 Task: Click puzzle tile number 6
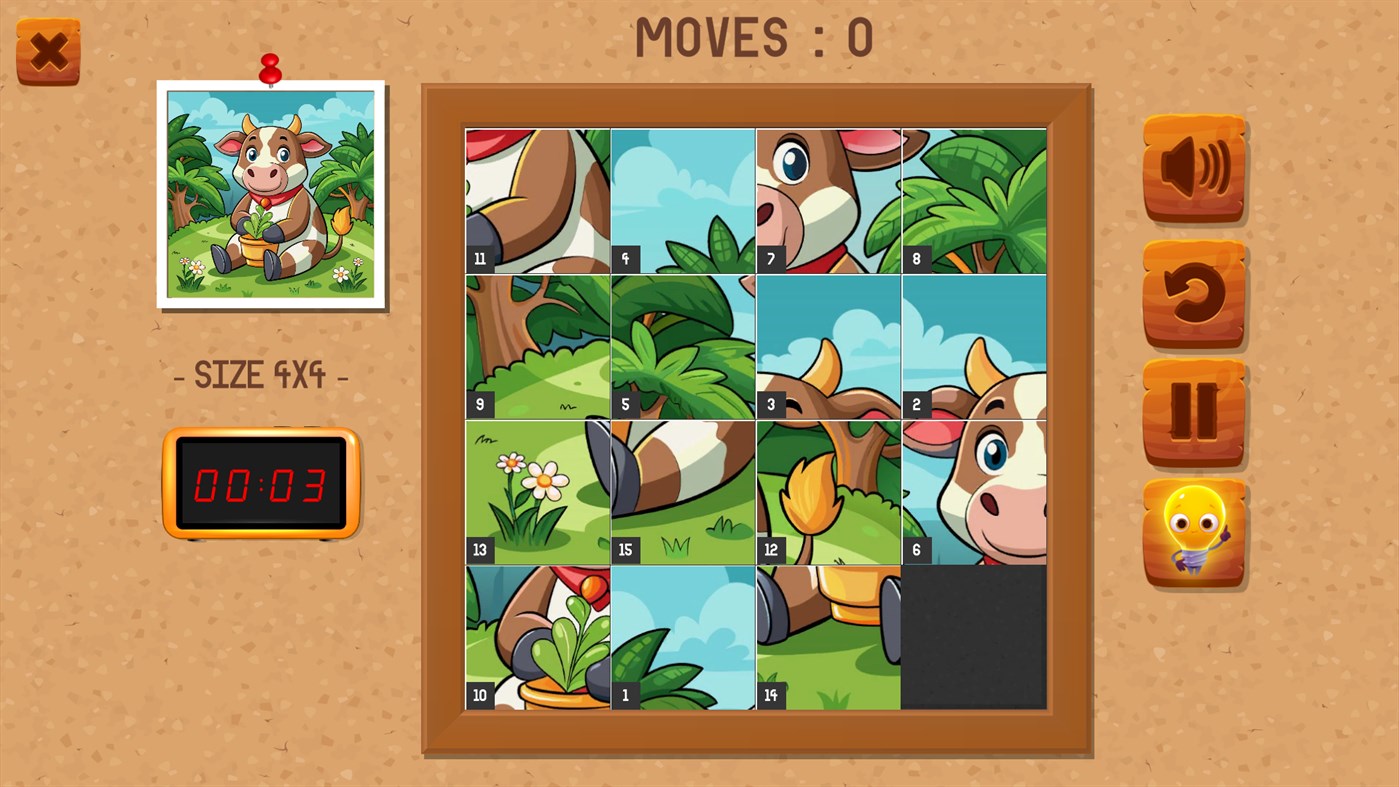click(x=973, y=491)
